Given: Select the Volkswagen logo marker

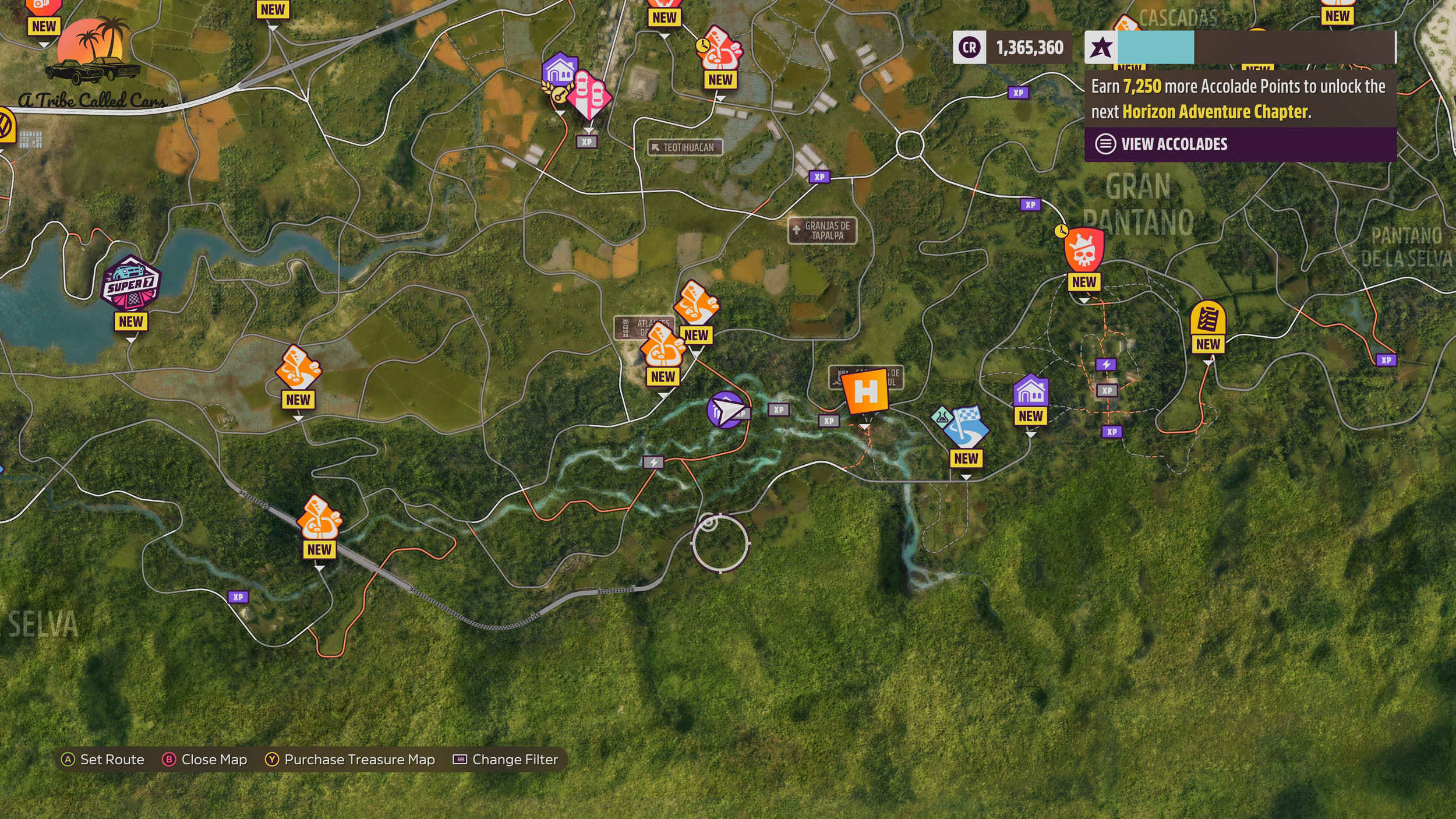Looking at the screenshot, I should pyautogui.click(x=5, y=125).
